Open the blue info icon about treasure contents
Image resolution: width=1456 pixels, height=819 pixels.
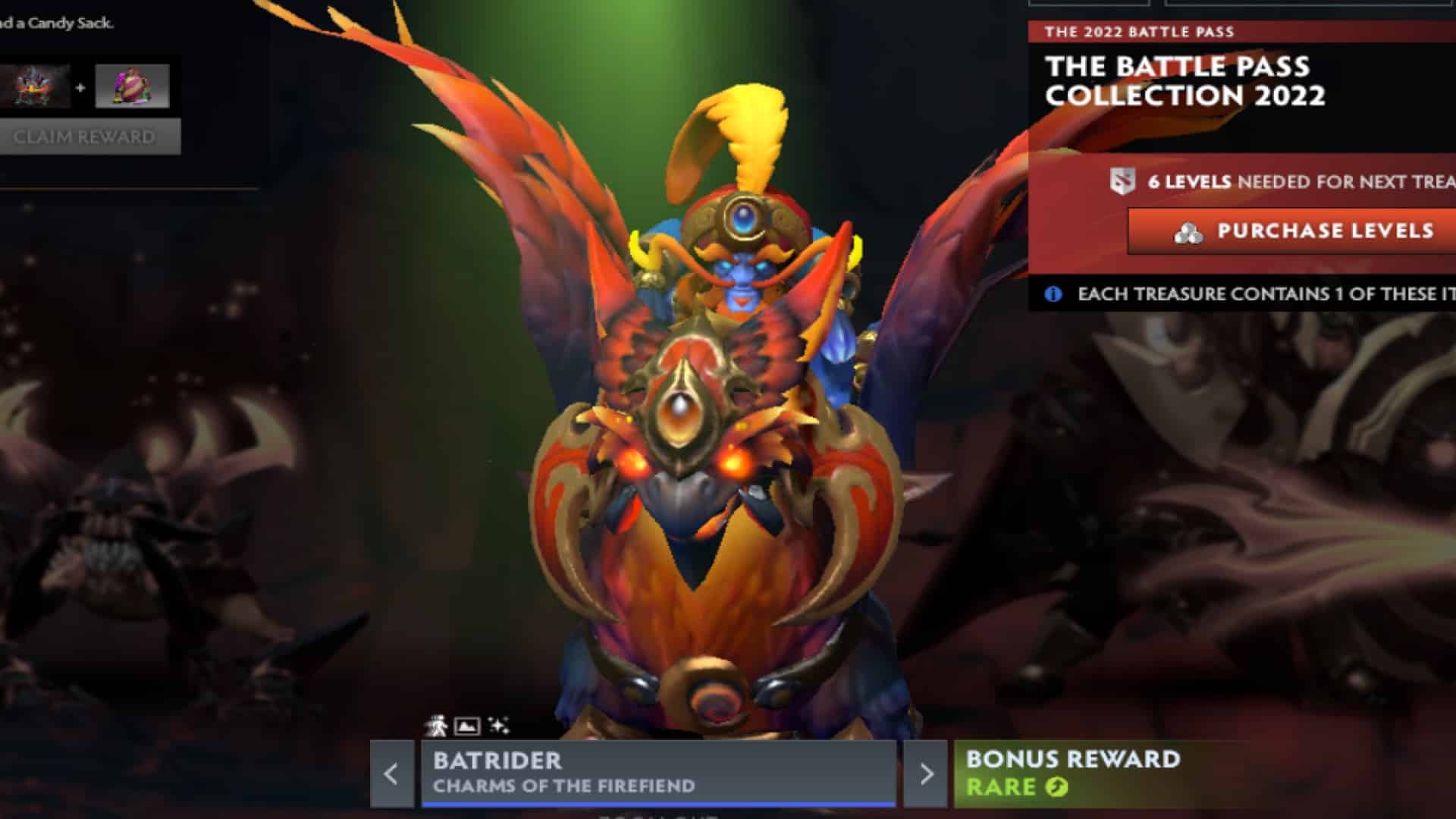pos(1053,294)
